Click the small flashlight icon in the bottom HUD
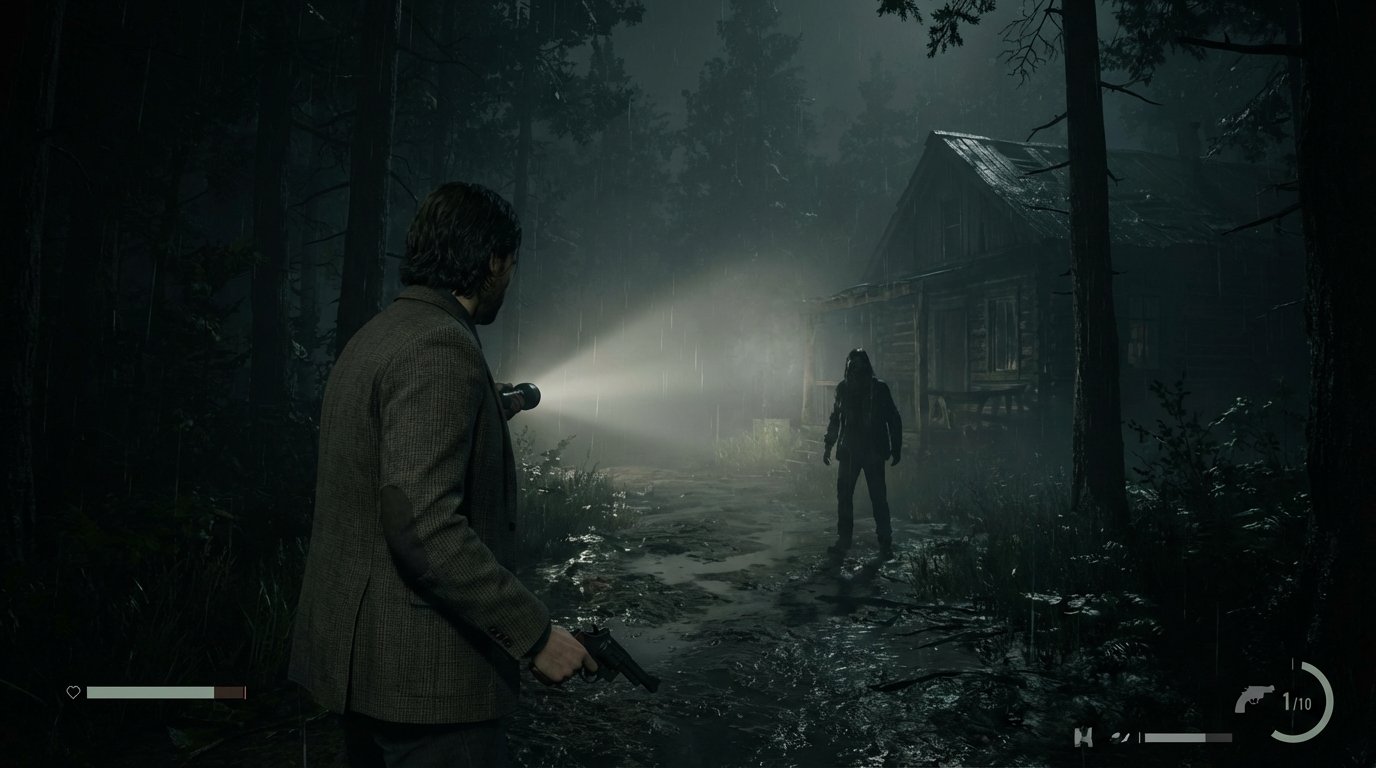The image size is (1376, 768). [1121, 737]
